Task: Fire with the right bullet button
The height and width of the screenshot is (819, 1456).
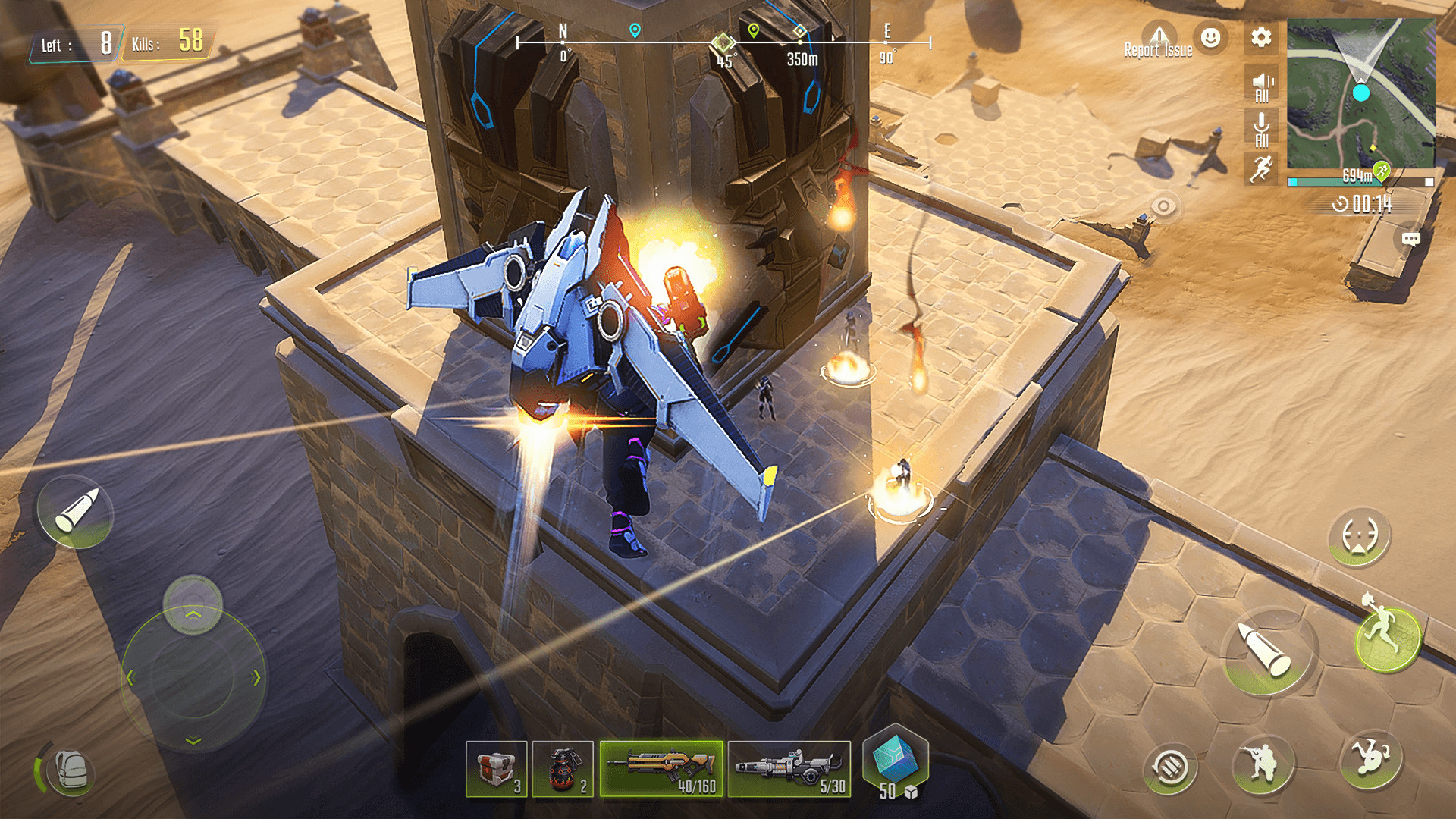Action: click(x=1266, y=650)
